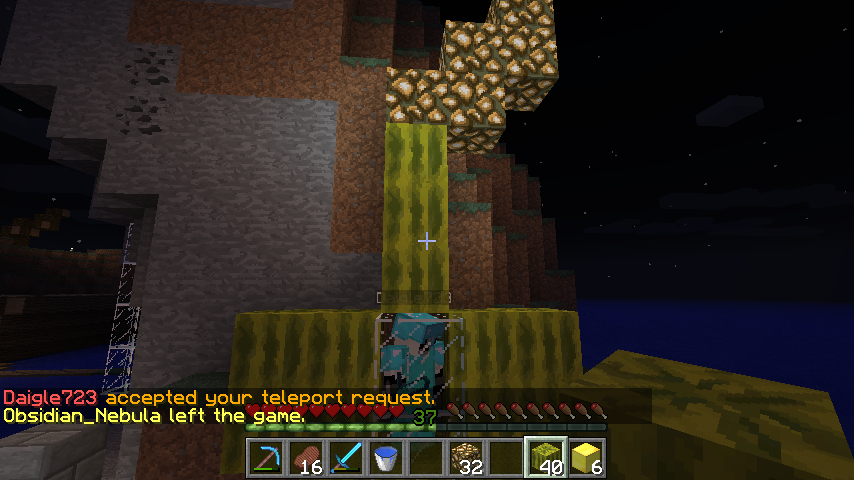Image resolution: width=854 pixels, height=480 pixels.
Task: Switch to the glowstone stack of 32
Action: (x=467, y=458)
